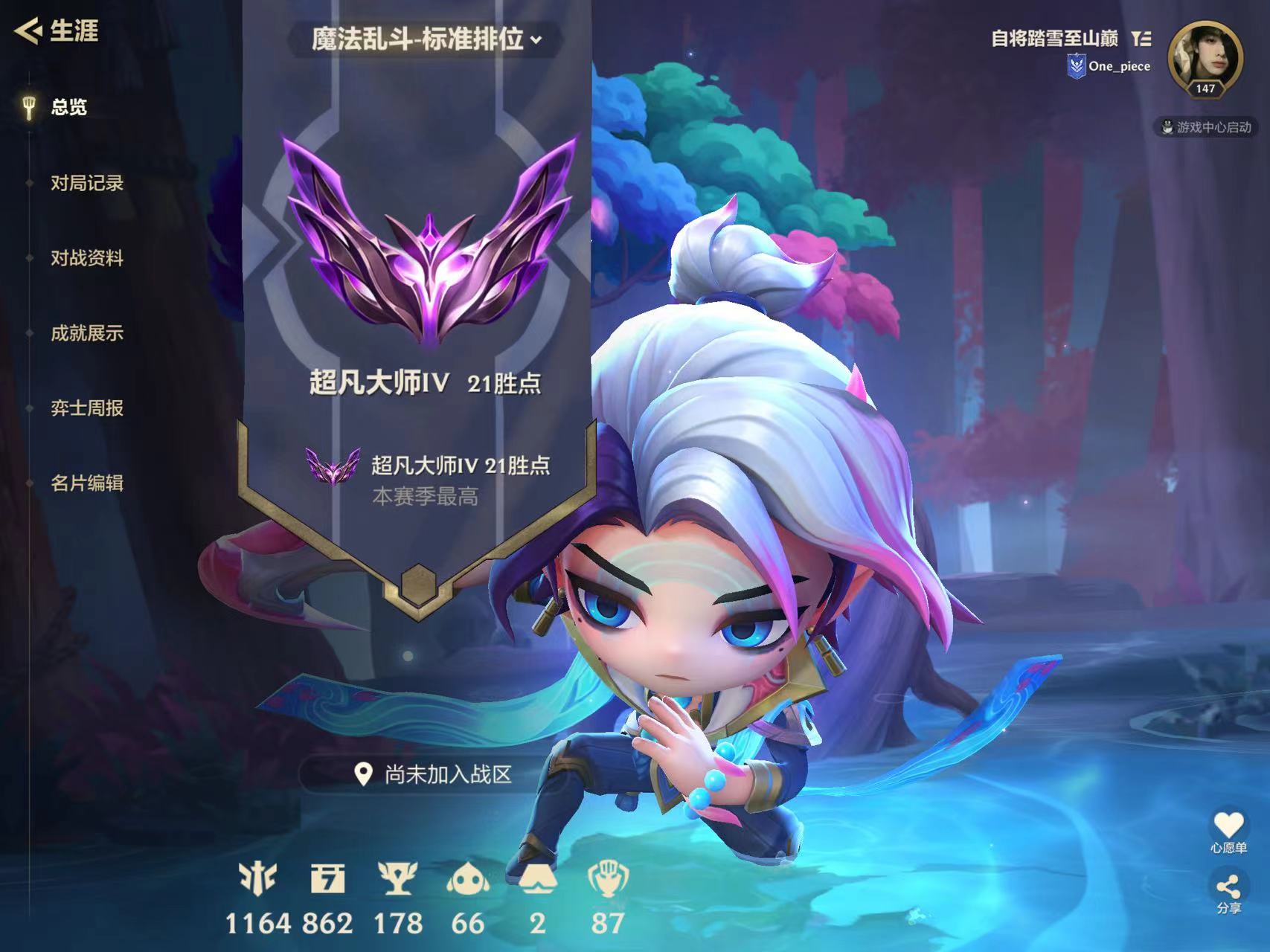The height and width of the screenshot is (952, 1270).
Task: Select 成就展示 in the left menu
Action: tap(87, 335)
